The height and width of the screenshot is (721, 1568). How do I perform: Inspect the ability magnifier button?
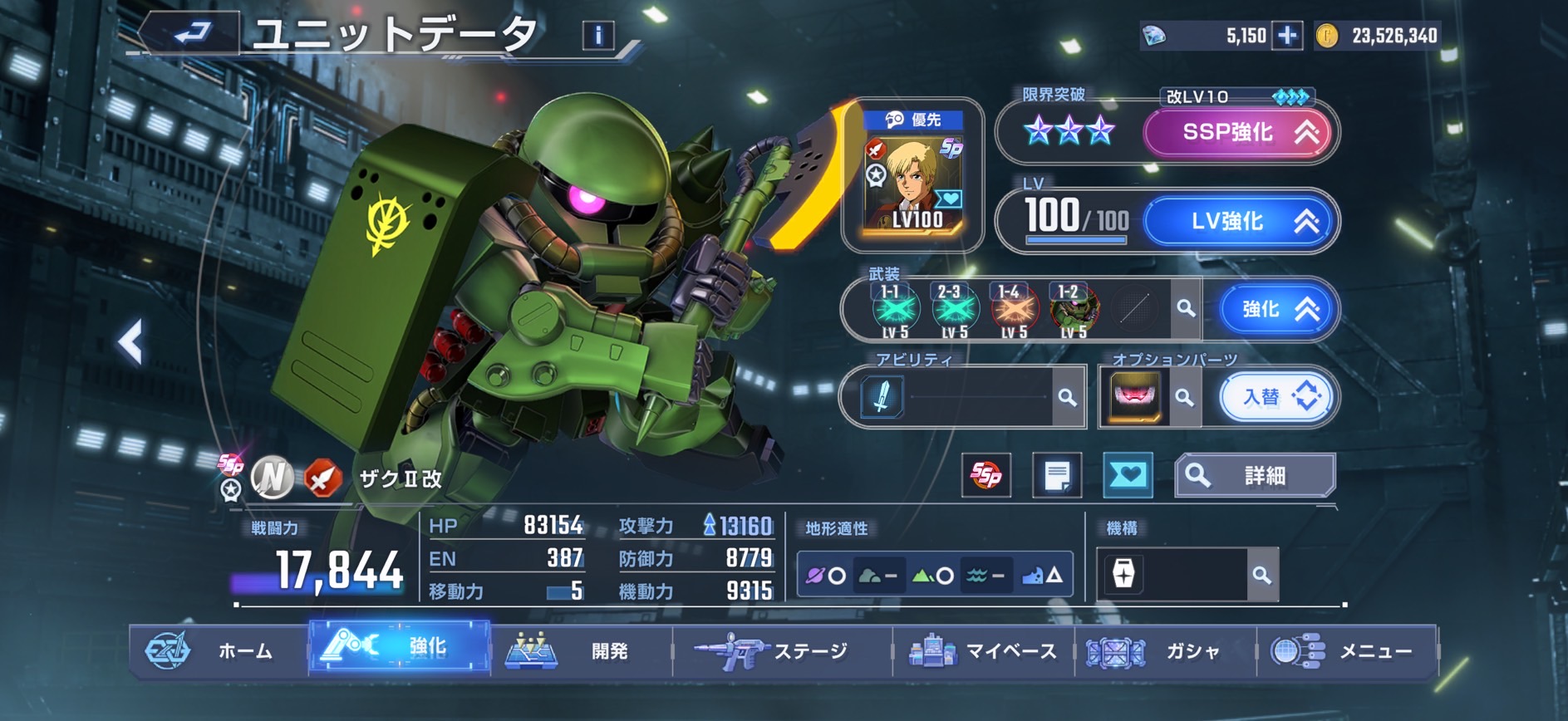1067,397
